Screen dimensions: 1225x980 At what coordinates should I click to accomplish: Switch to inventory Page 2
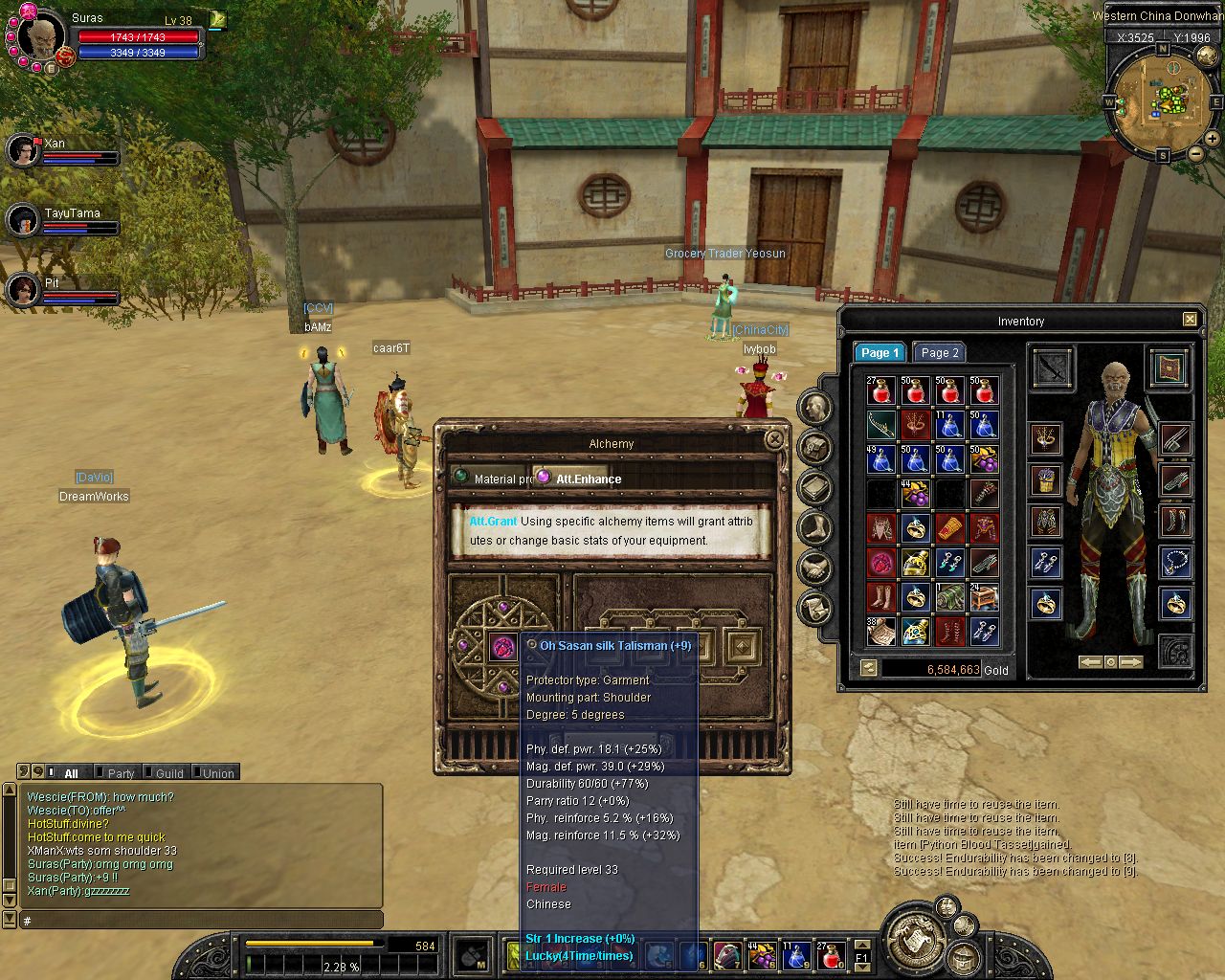coord(939,353)
